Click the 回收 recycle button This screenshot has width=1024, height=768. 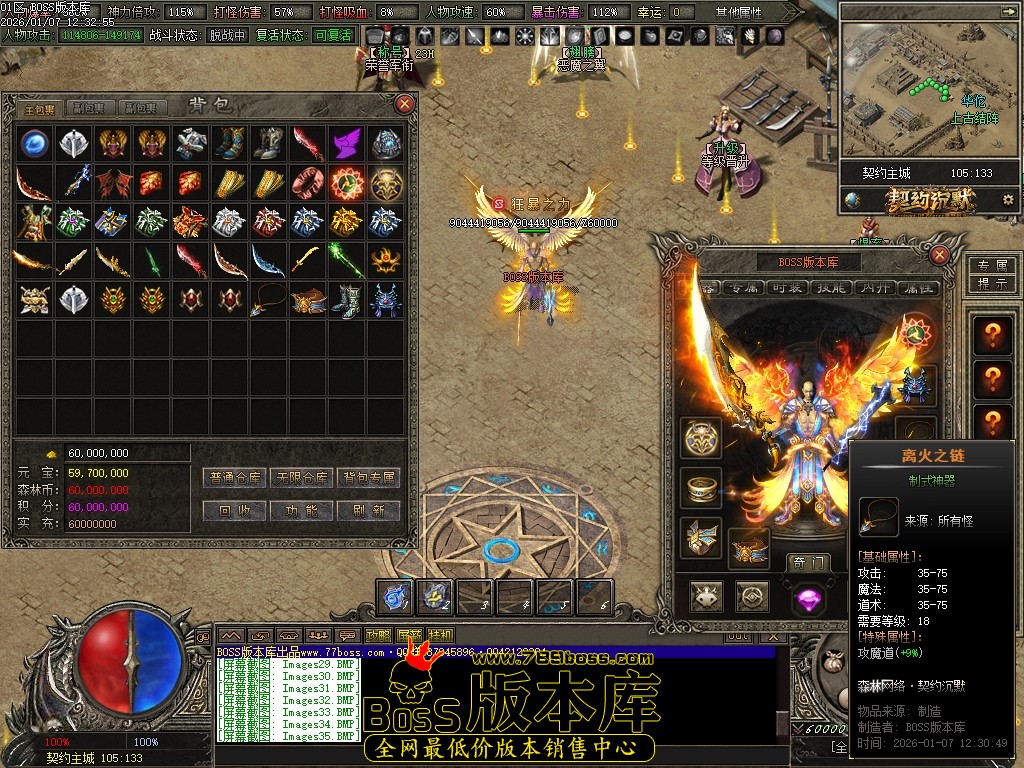pyautogui.click(x=236, y=510)
